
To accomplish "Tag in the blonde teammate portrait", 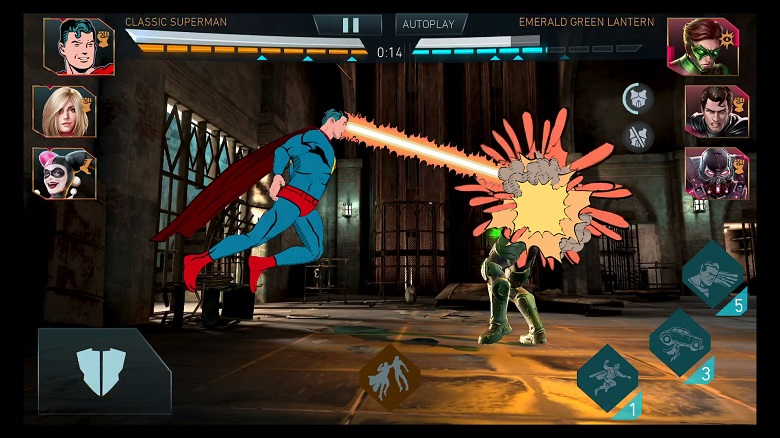I will 64,111.
